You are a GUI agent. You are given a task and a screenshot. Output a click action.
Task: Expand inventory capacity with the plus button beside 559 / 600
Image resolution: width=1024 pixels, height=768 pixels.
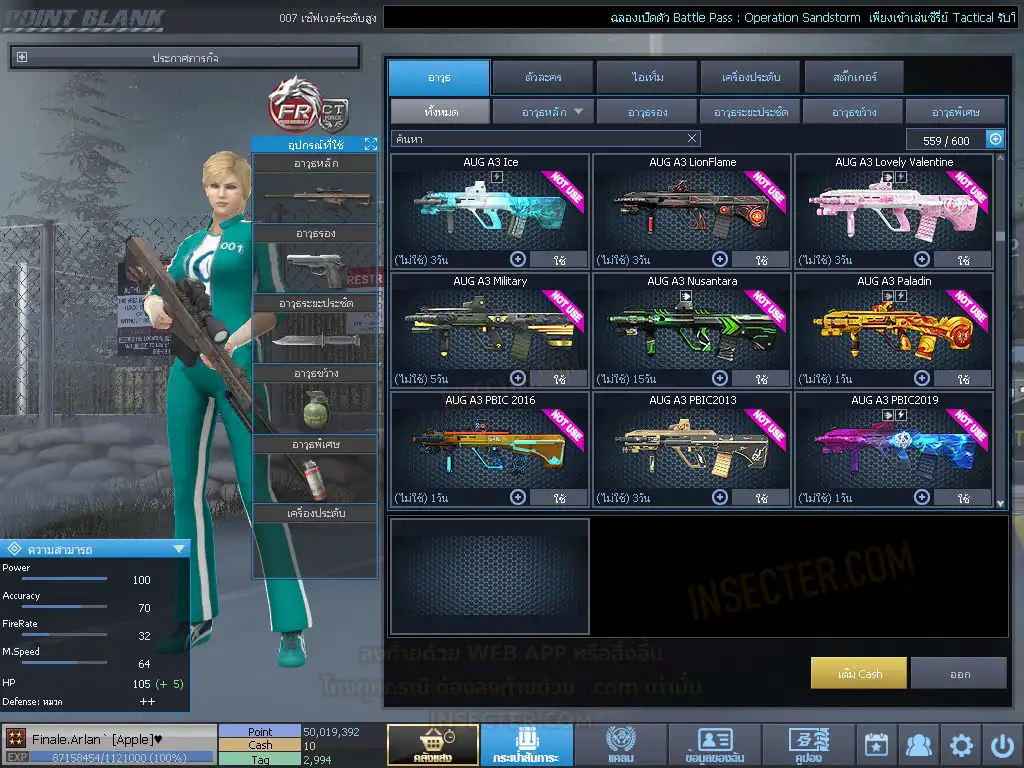tap(995, 140)
